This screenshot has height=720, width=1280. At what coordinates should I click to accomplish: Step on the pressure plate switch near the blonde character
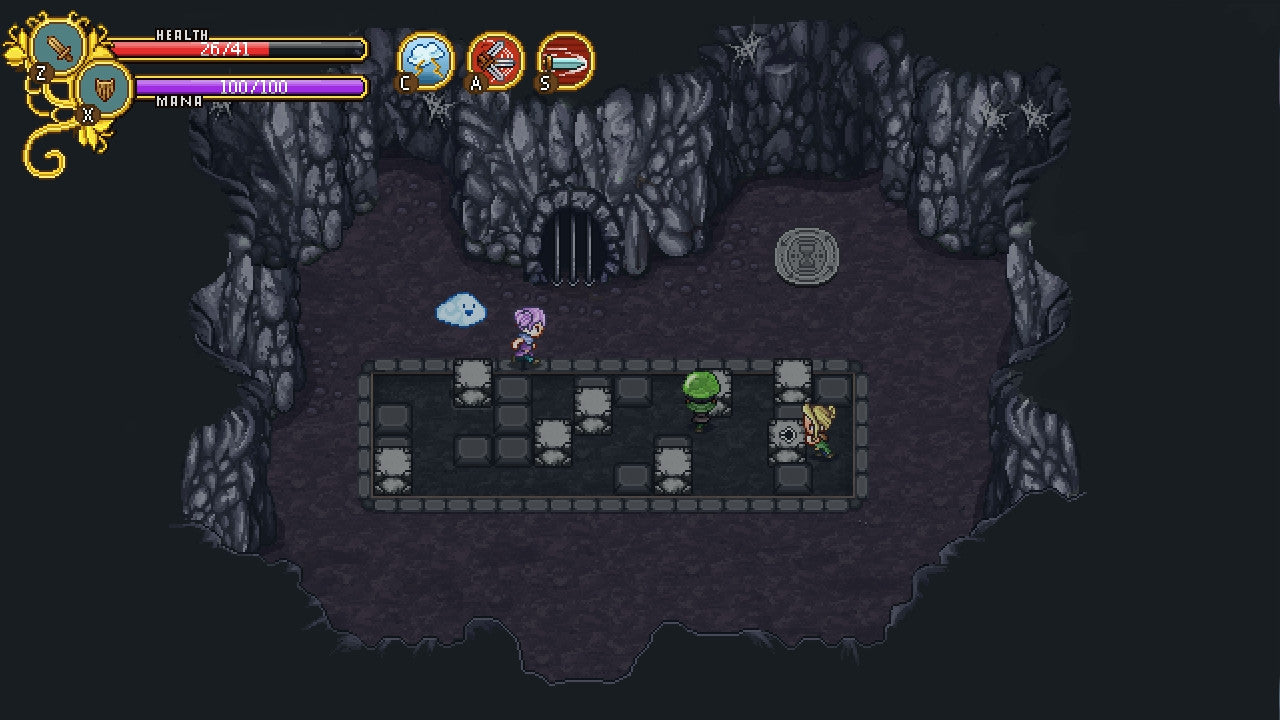point(787,437)
